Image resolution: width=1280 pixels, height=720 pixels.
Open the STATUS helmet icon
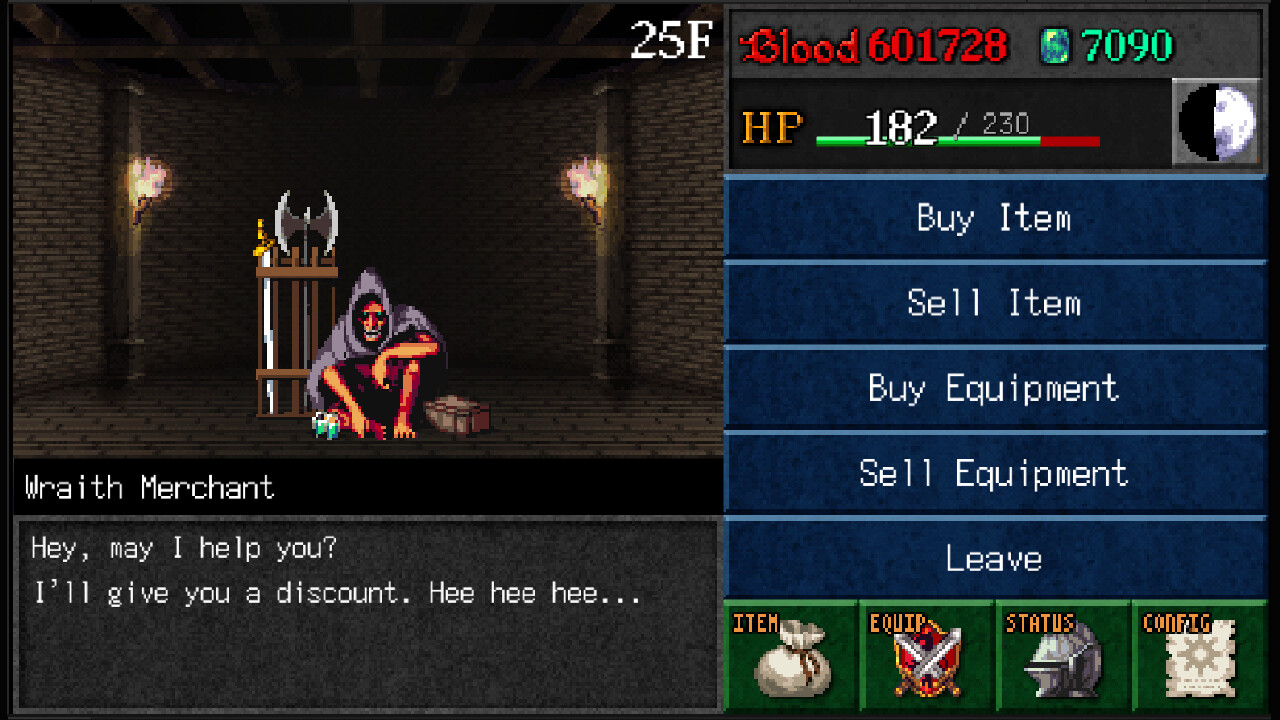1063,660
